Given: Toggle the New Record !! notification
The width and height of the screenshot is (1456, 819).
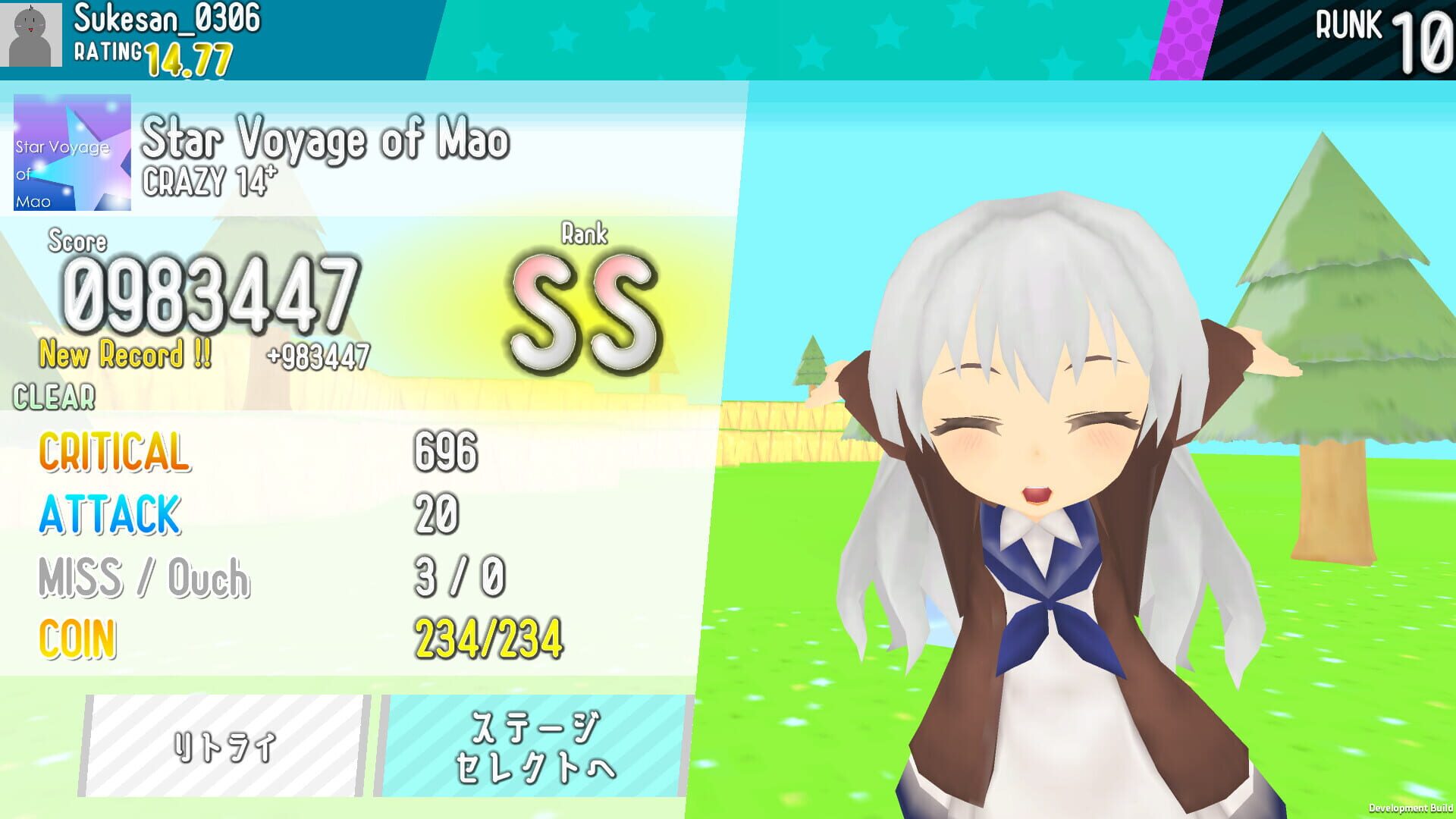Looking at the screenshot, I should (x=125, y=354).
